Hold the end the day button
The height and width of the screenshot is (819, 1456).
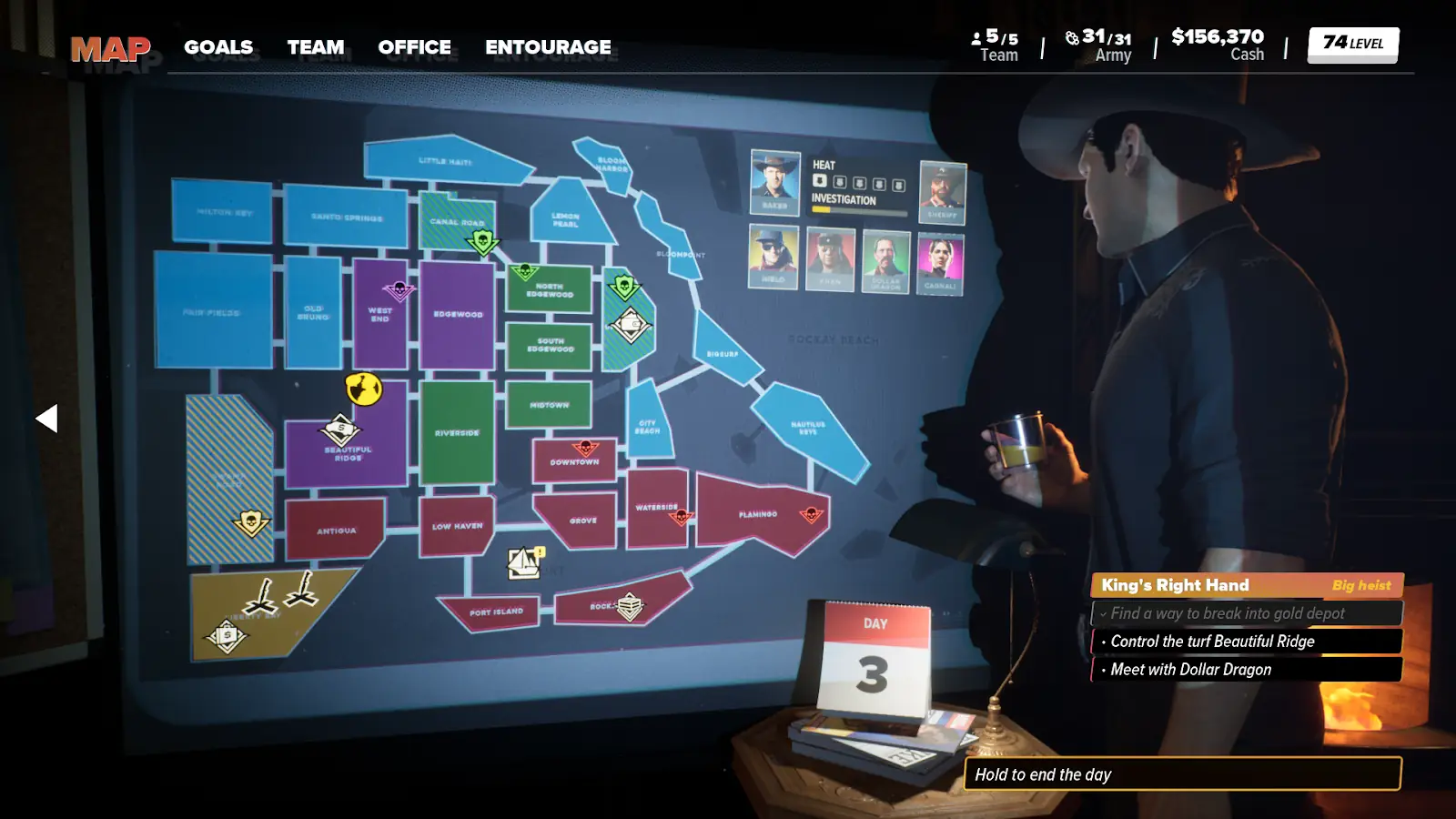(1182, 774)
